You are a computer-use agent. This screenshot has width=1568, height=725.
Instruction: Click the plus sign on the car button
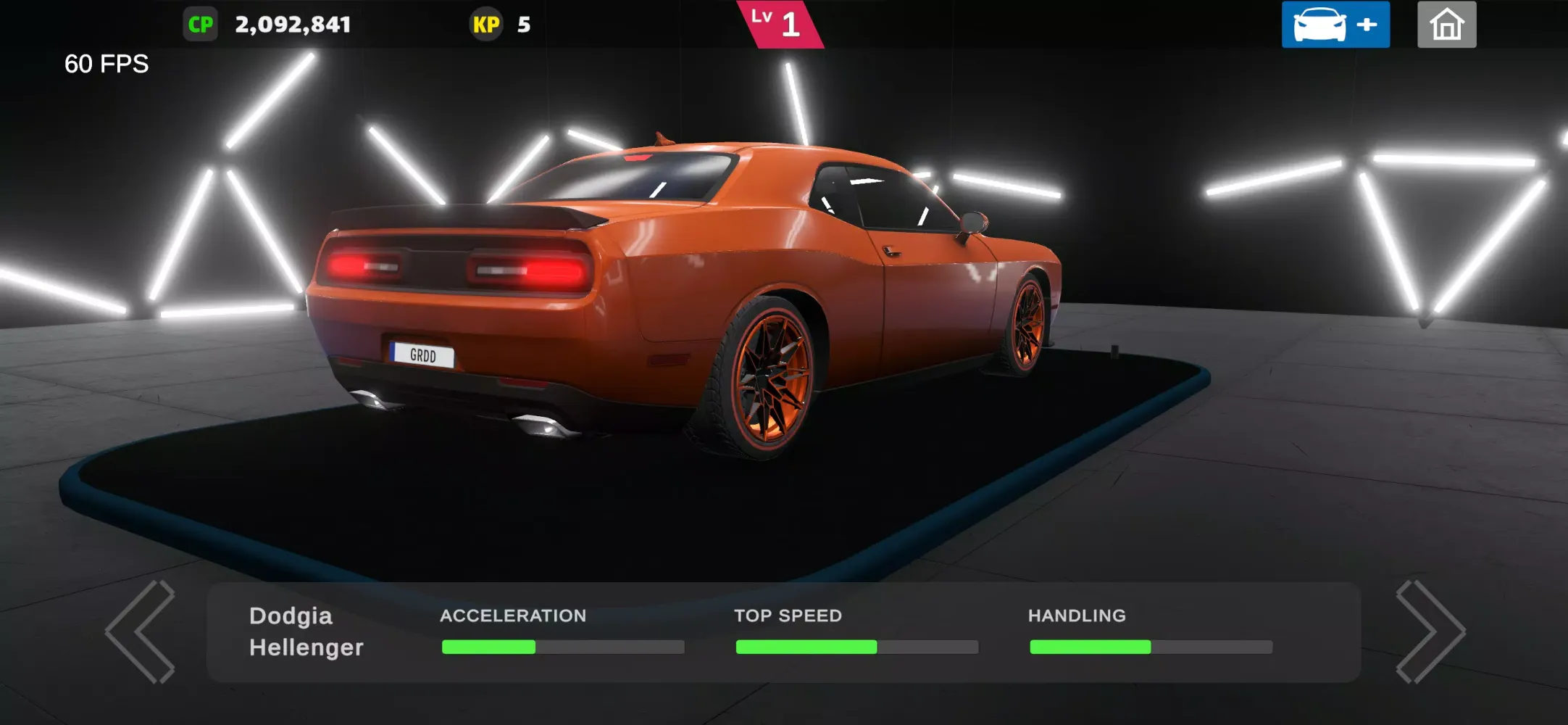tap(1367, 24)
